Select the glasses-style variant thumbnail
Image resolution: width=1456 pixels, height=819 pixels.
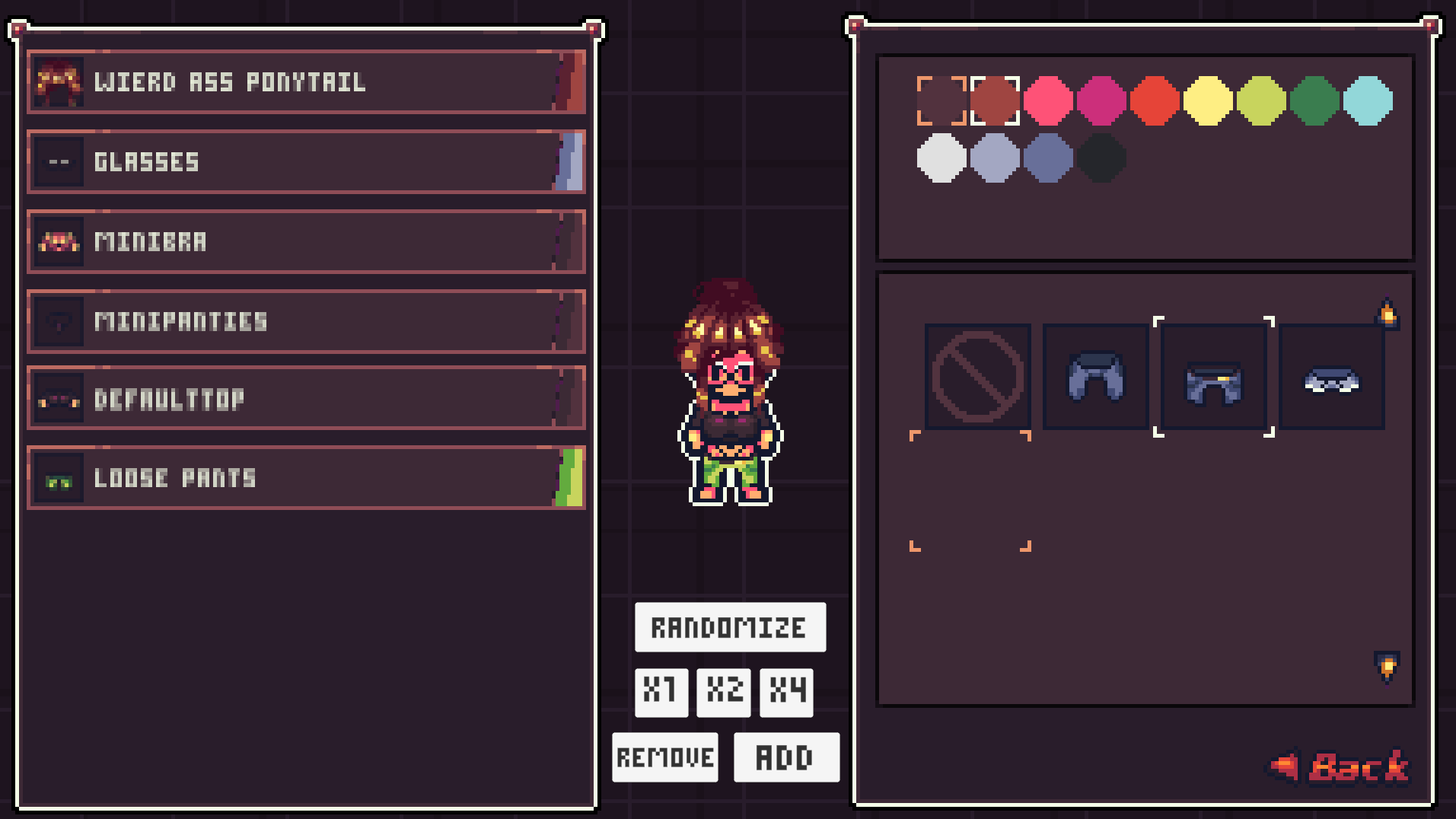coord(1332,378)
